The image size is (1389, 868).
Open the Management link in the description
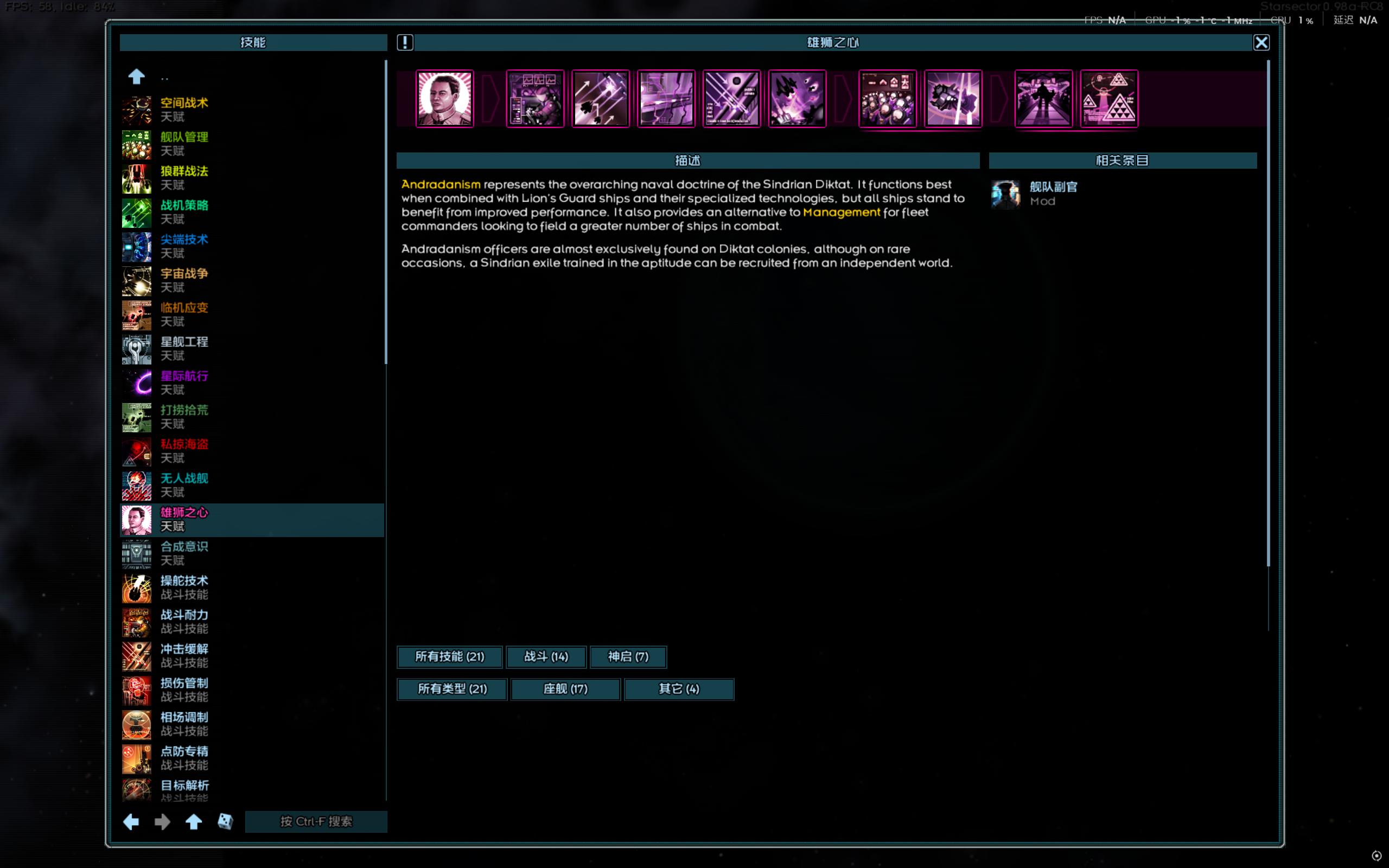pyautogui.click(x=842, y=212)
